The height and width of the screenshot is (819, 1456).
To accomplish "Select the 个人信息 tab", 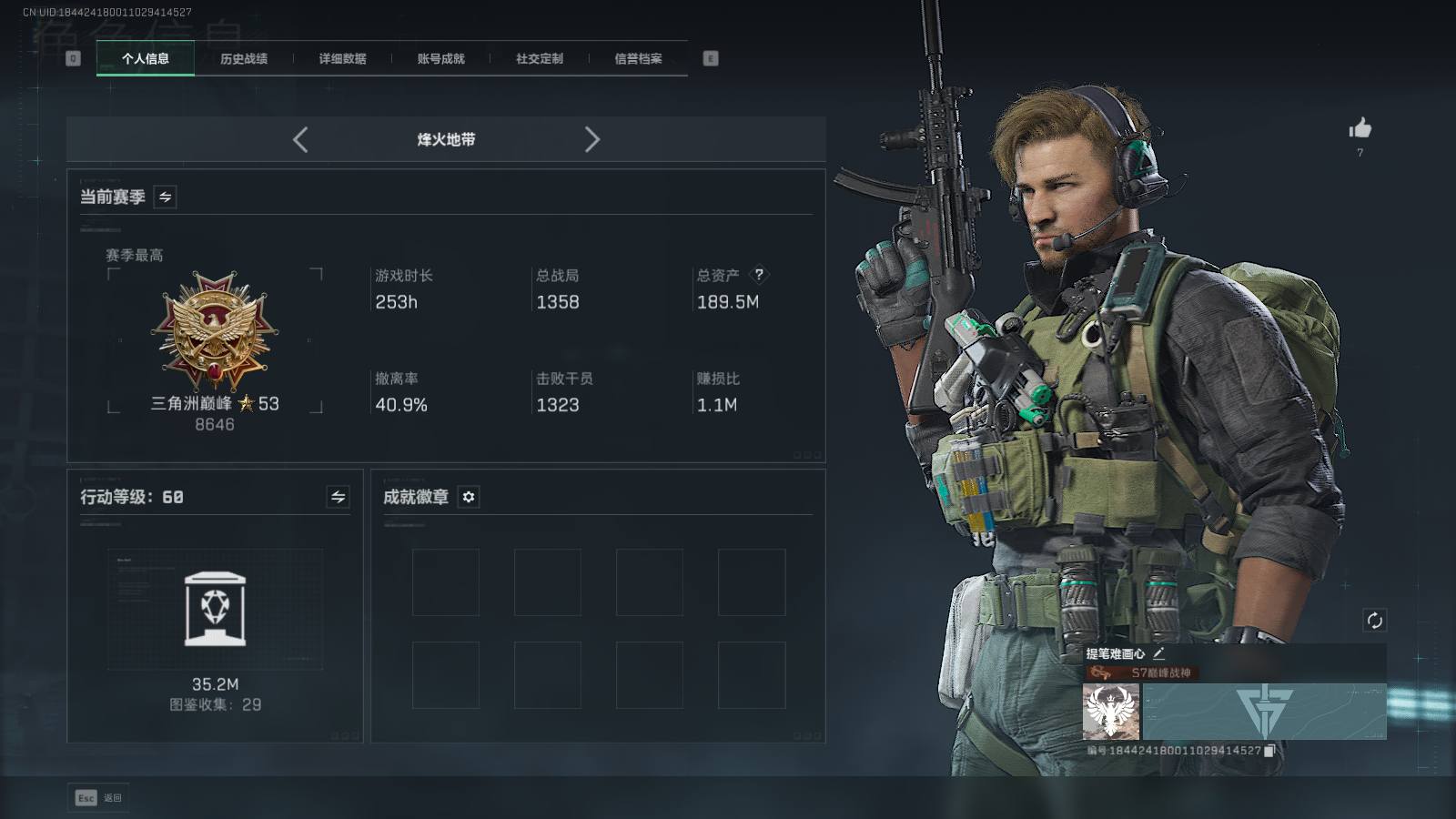I will tap(146, 59).
